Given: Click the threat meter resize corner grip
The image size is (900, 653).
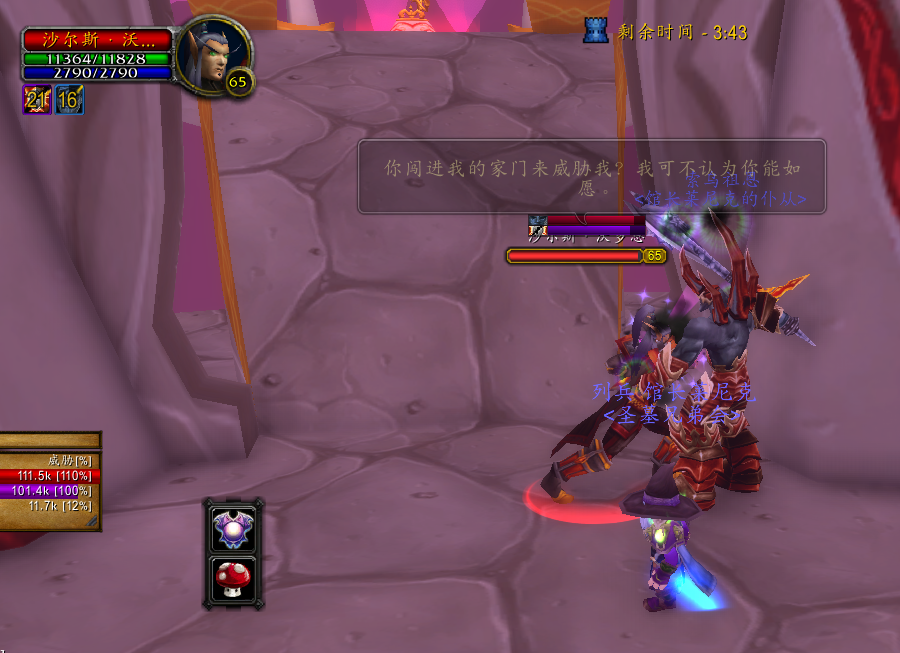Looking at the screenshot, I should pyautogui.click(x=94, y=522).
